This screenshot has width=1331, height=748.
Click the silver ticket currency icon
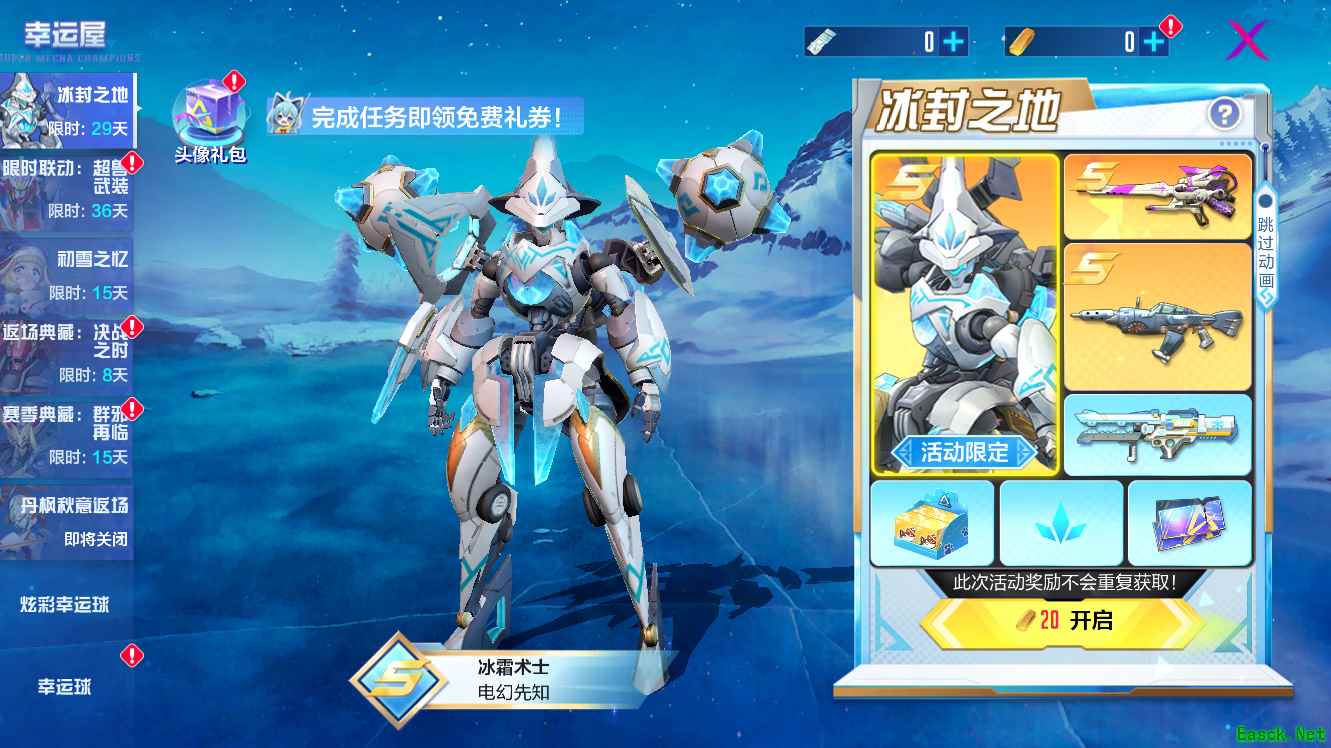(822, 39)
